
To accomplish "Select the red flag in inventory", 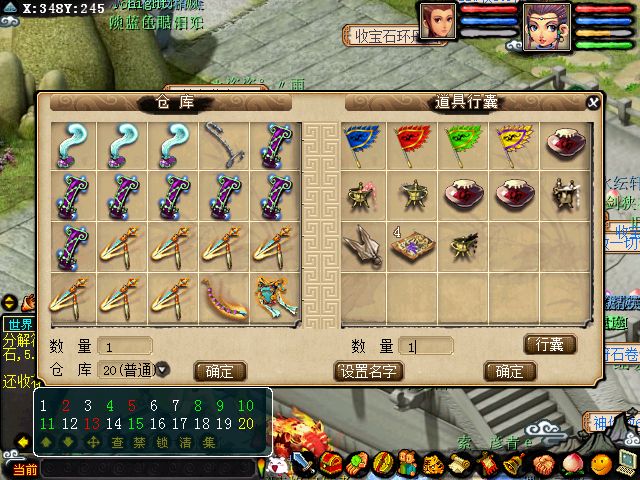I will 415,142.
